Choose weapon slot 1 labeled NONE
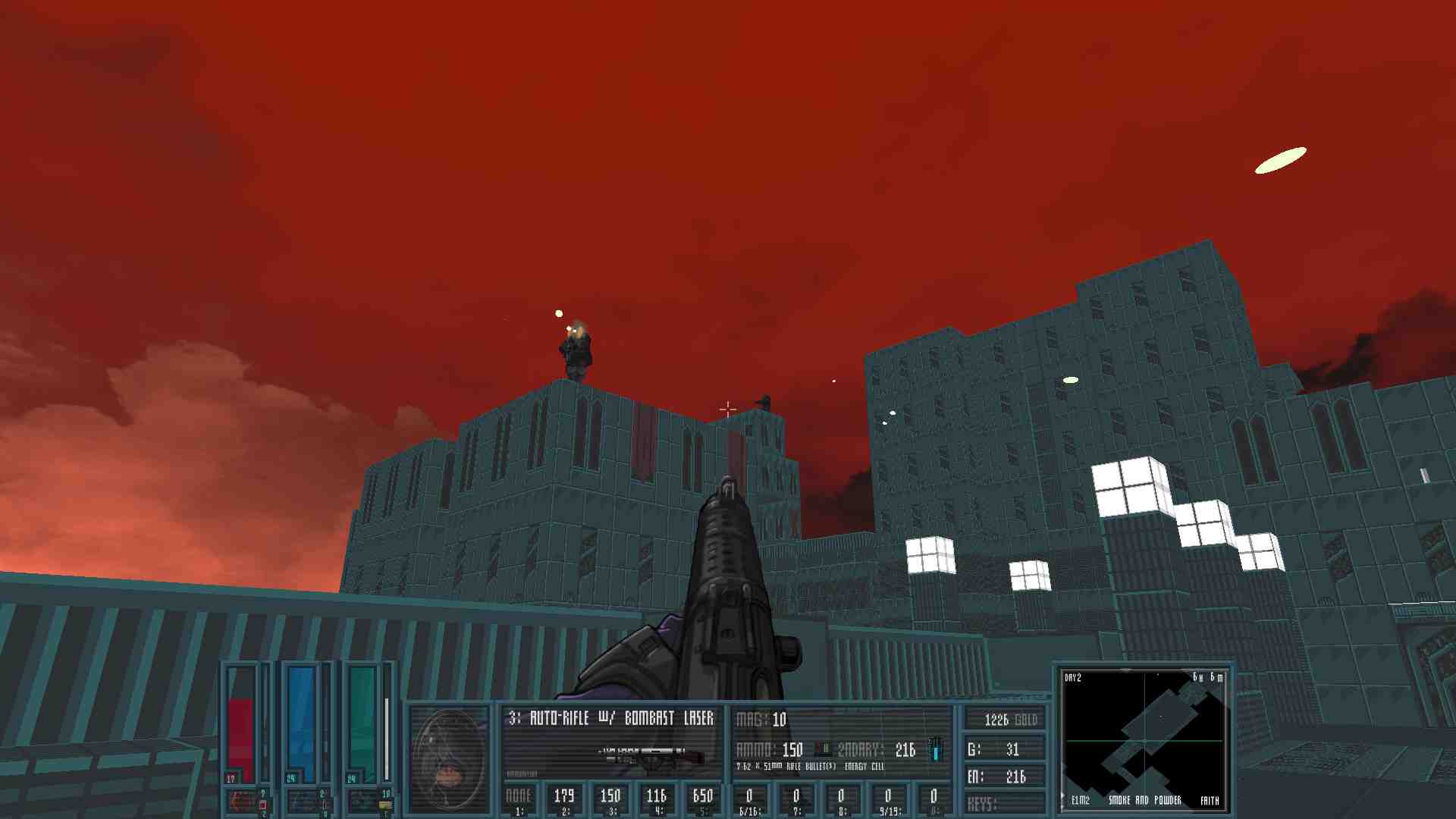 coord(519,799)
